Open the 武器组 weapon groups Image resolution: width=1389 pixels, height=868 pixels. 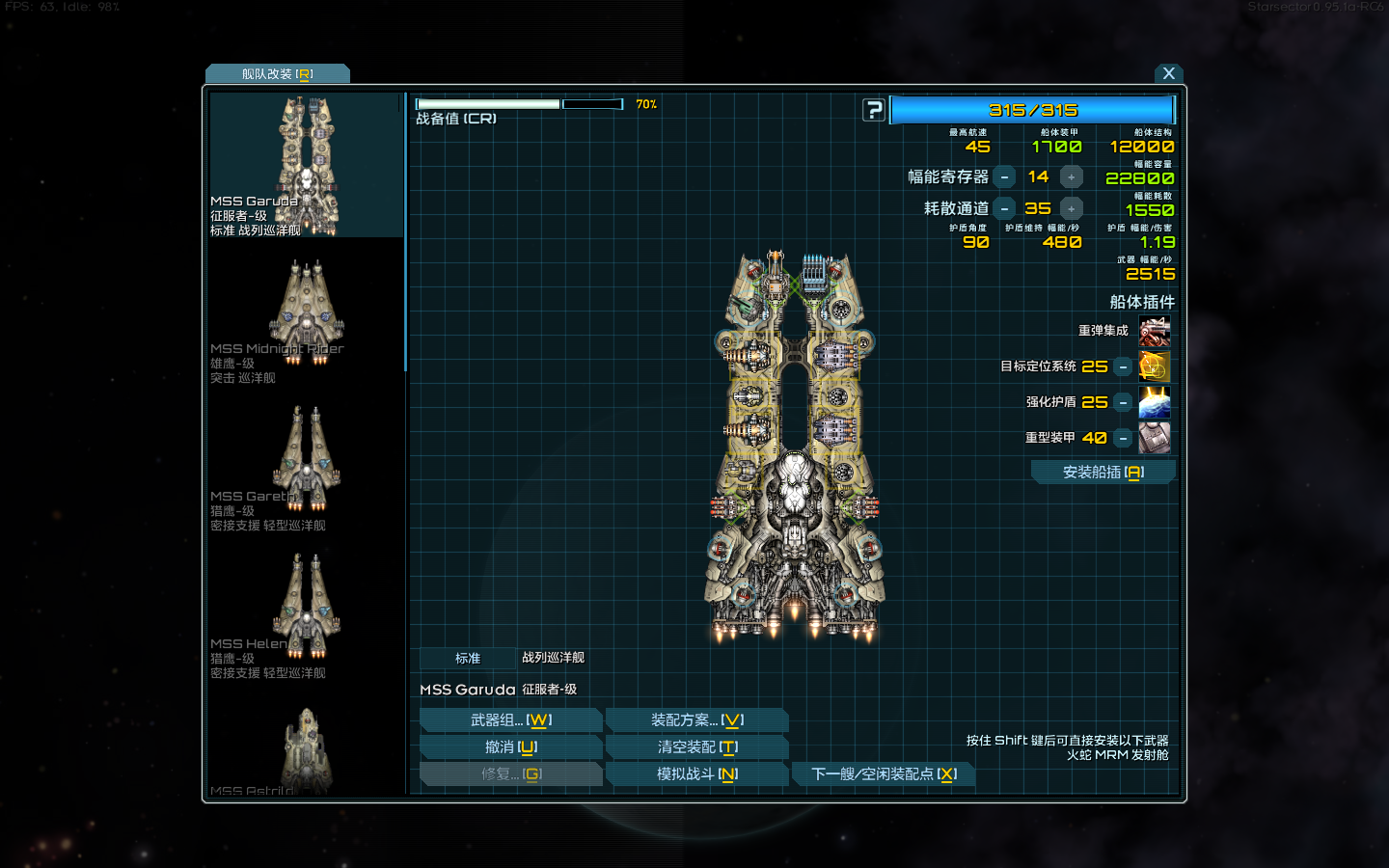[511, 720]
